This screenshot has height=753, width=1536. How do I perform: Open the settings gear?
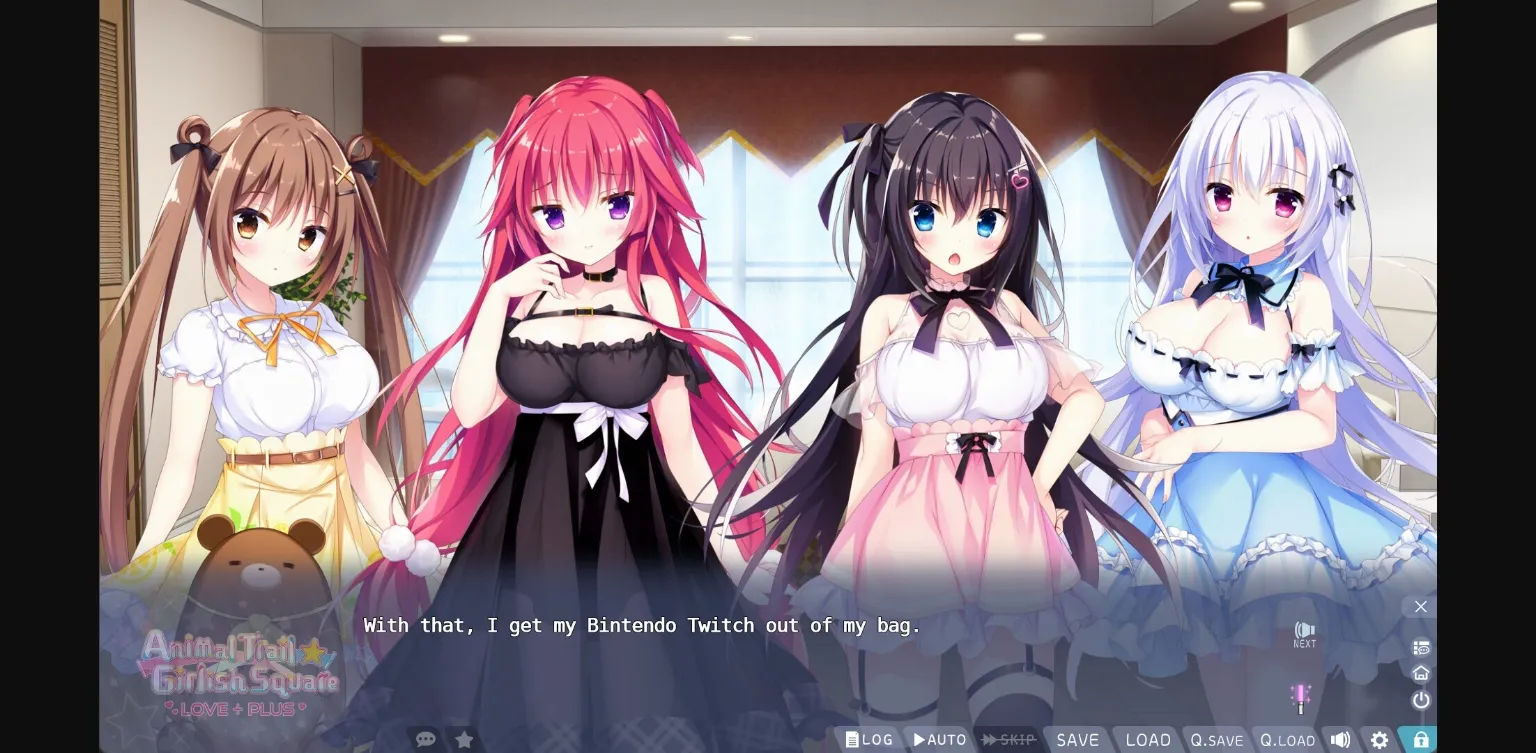tap(1380, 739)
